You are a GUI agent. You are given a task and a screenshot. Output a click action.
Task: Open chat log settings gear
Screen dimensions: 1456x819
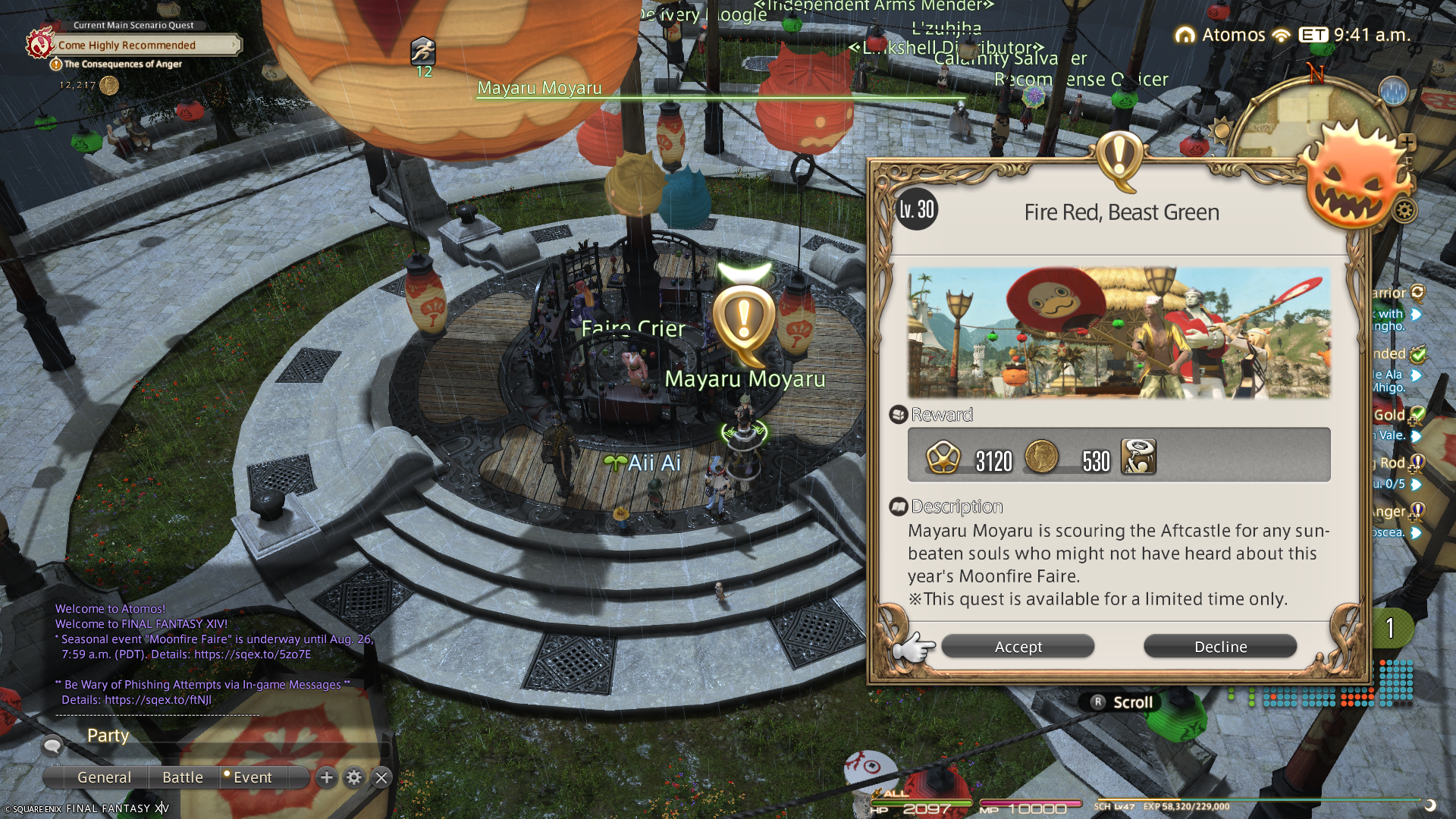(x=354, y=777)
